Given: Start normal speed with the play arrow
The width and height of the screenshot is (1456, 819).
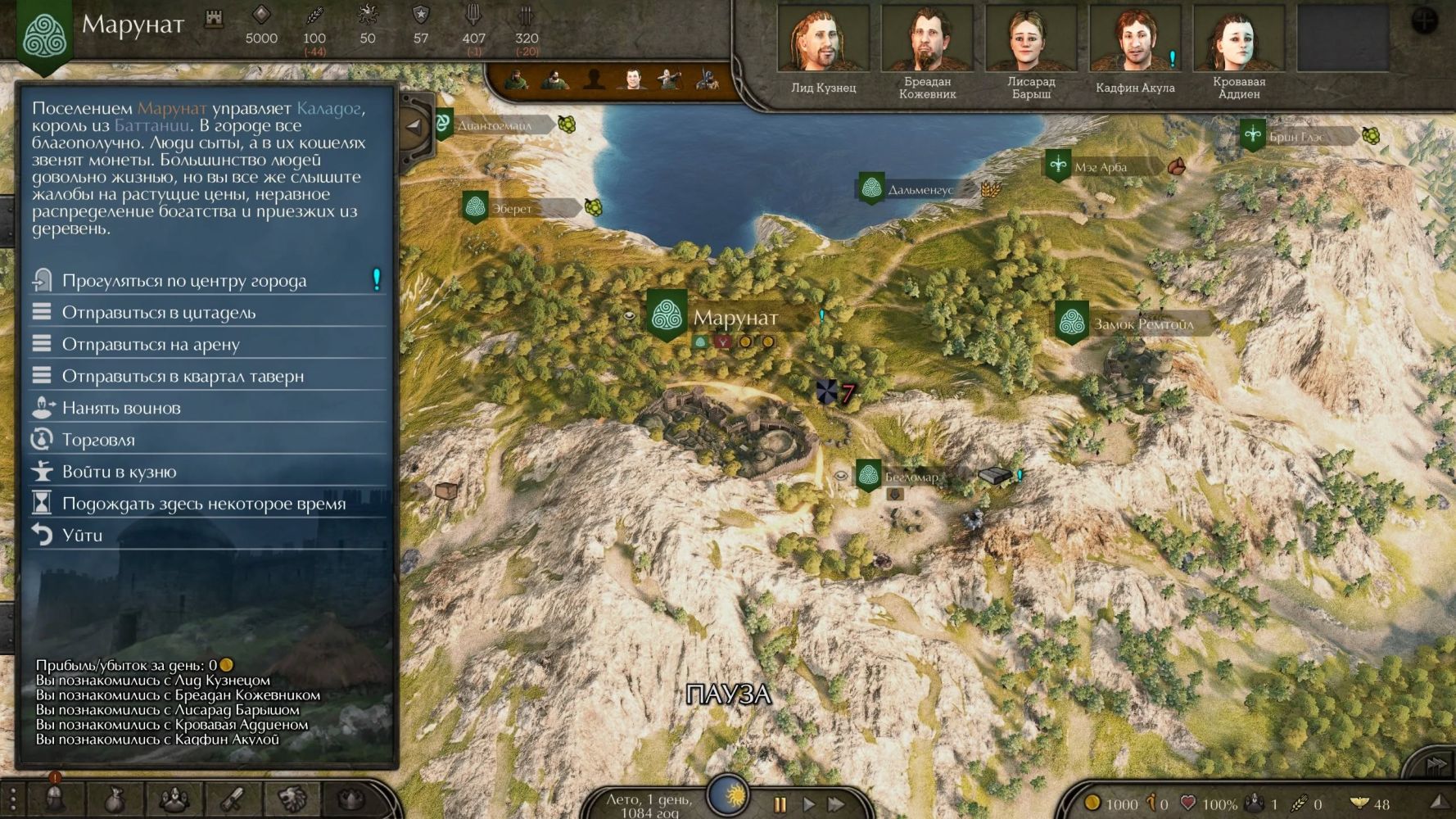Looking at the screenshot, I should (809, 804).
